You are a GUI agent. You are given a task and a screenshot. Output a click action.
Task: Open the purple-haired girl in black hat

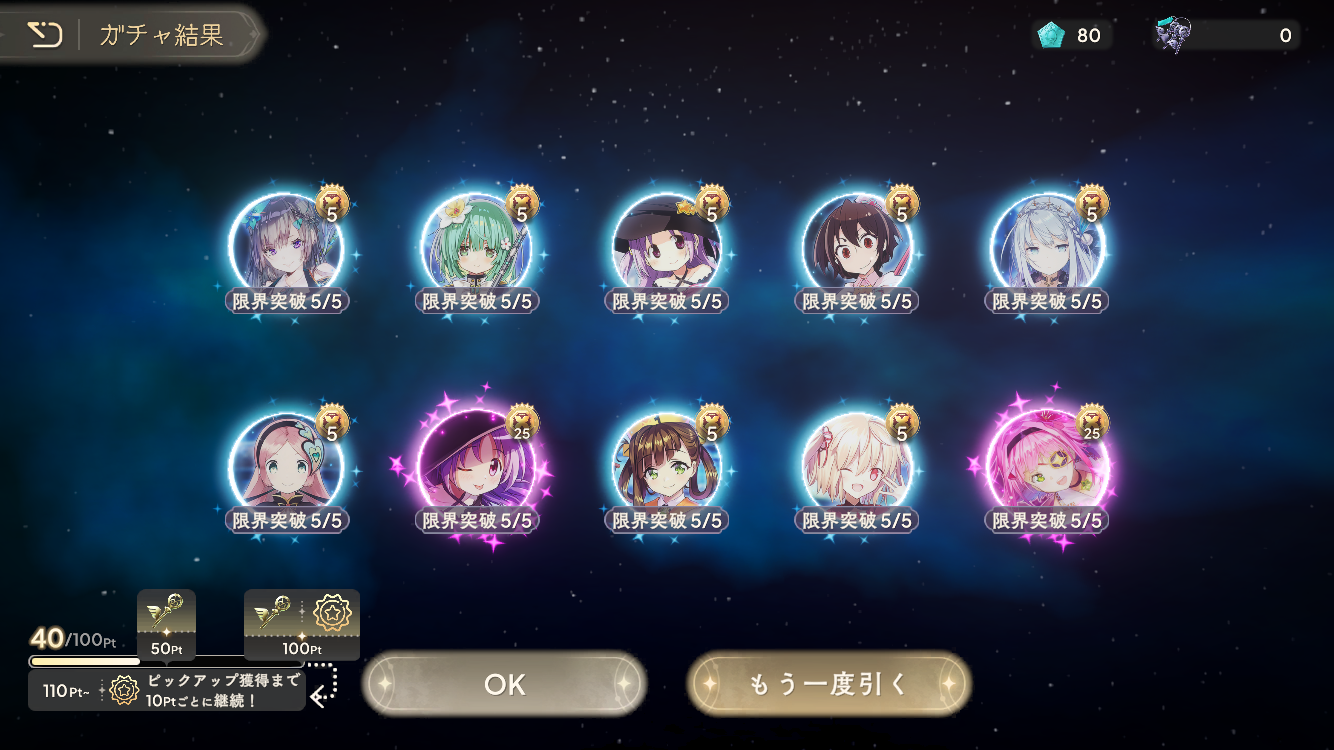[666, 246]
